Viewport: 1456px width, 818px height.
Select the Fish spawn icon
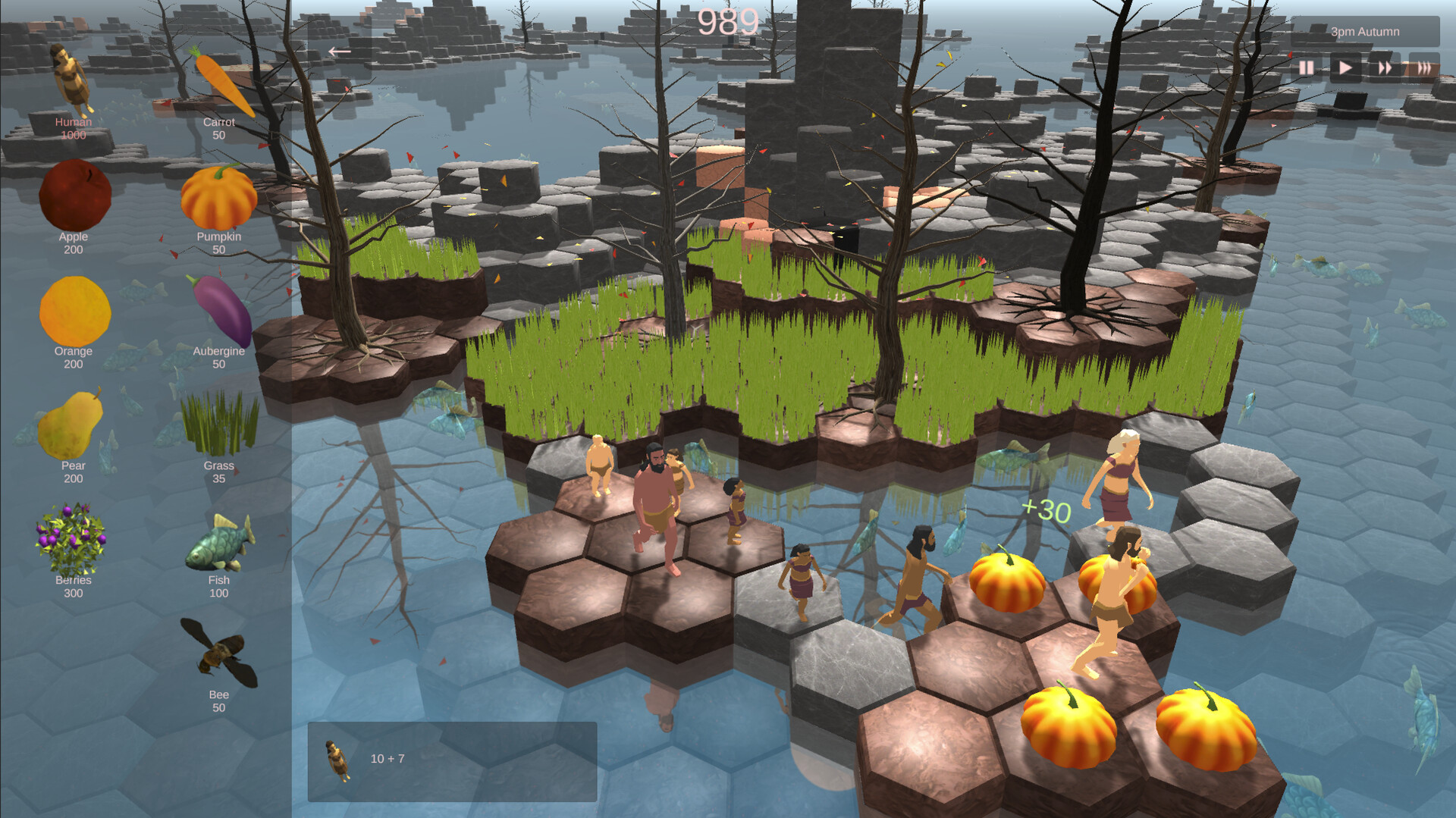[x=218, y=542]
